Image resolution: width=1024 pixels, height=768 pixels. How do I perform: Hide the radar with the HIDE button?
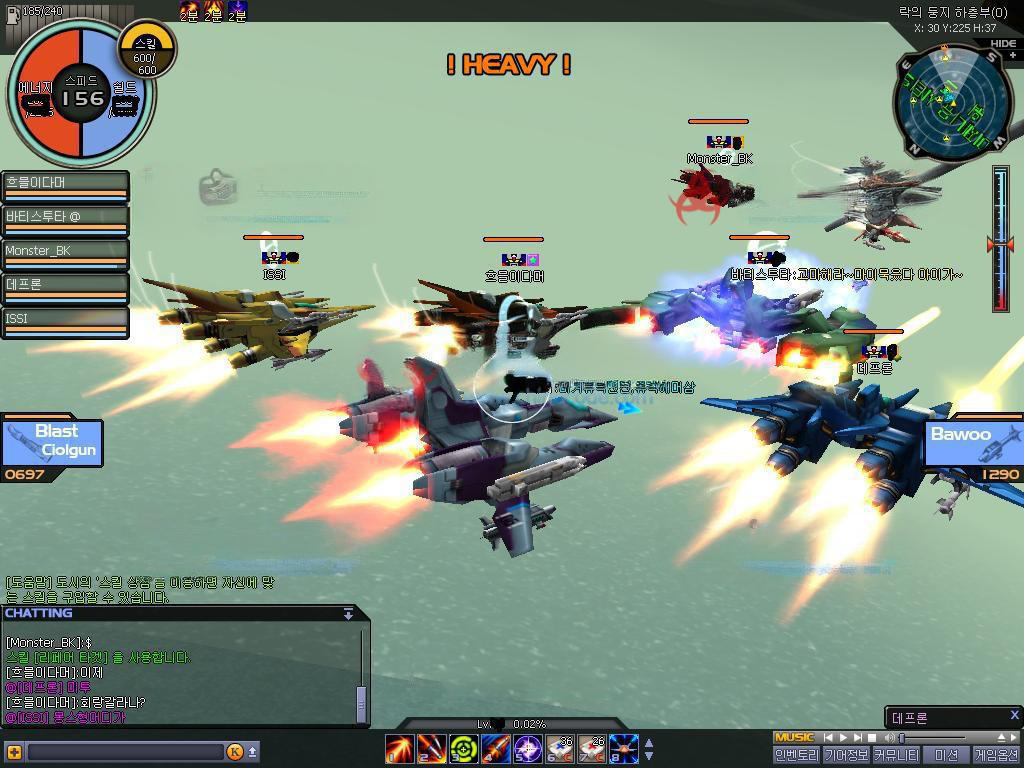click(x=1002, y=44)
